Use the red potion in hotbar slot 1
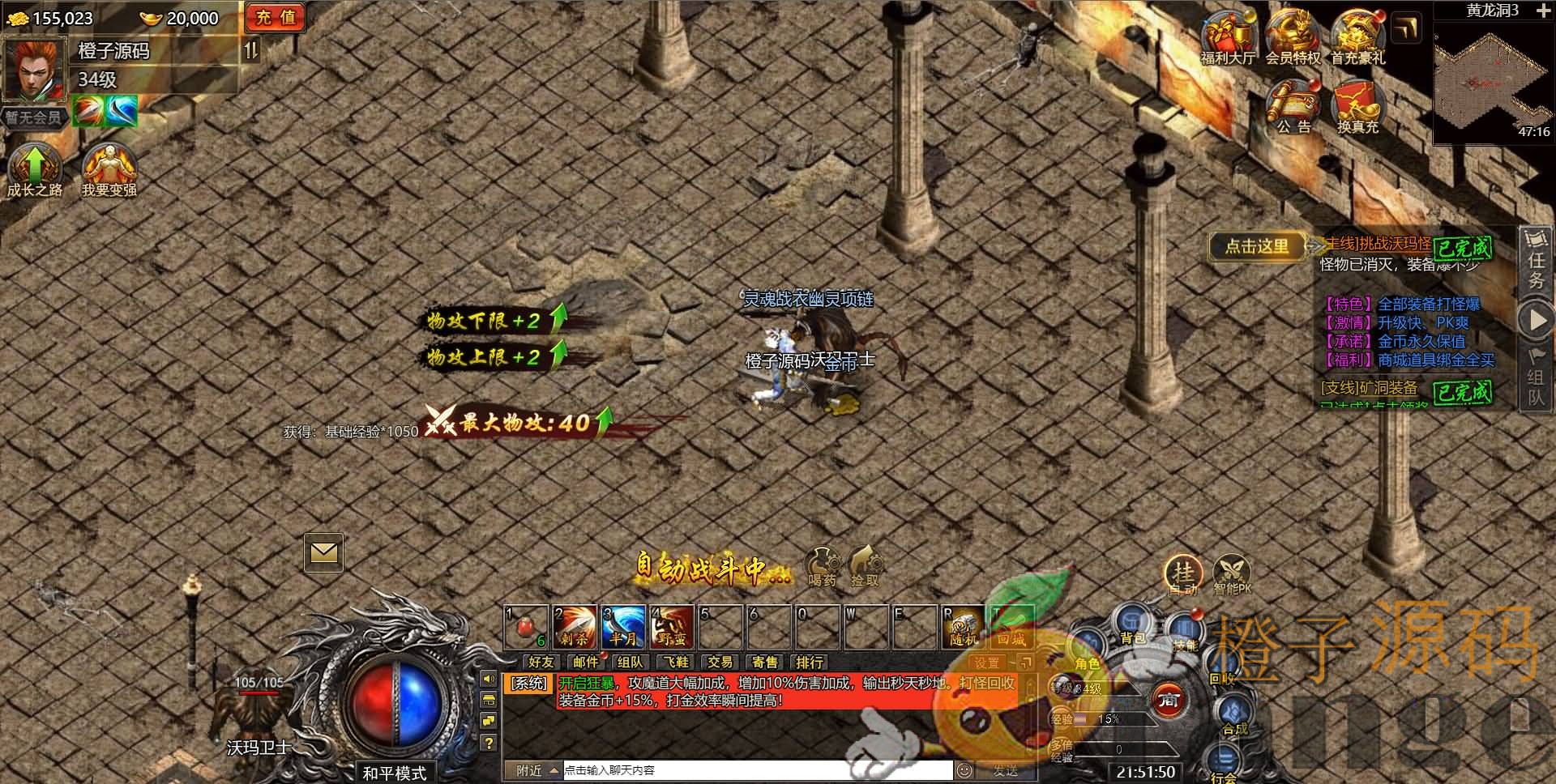 click(526, 627)
